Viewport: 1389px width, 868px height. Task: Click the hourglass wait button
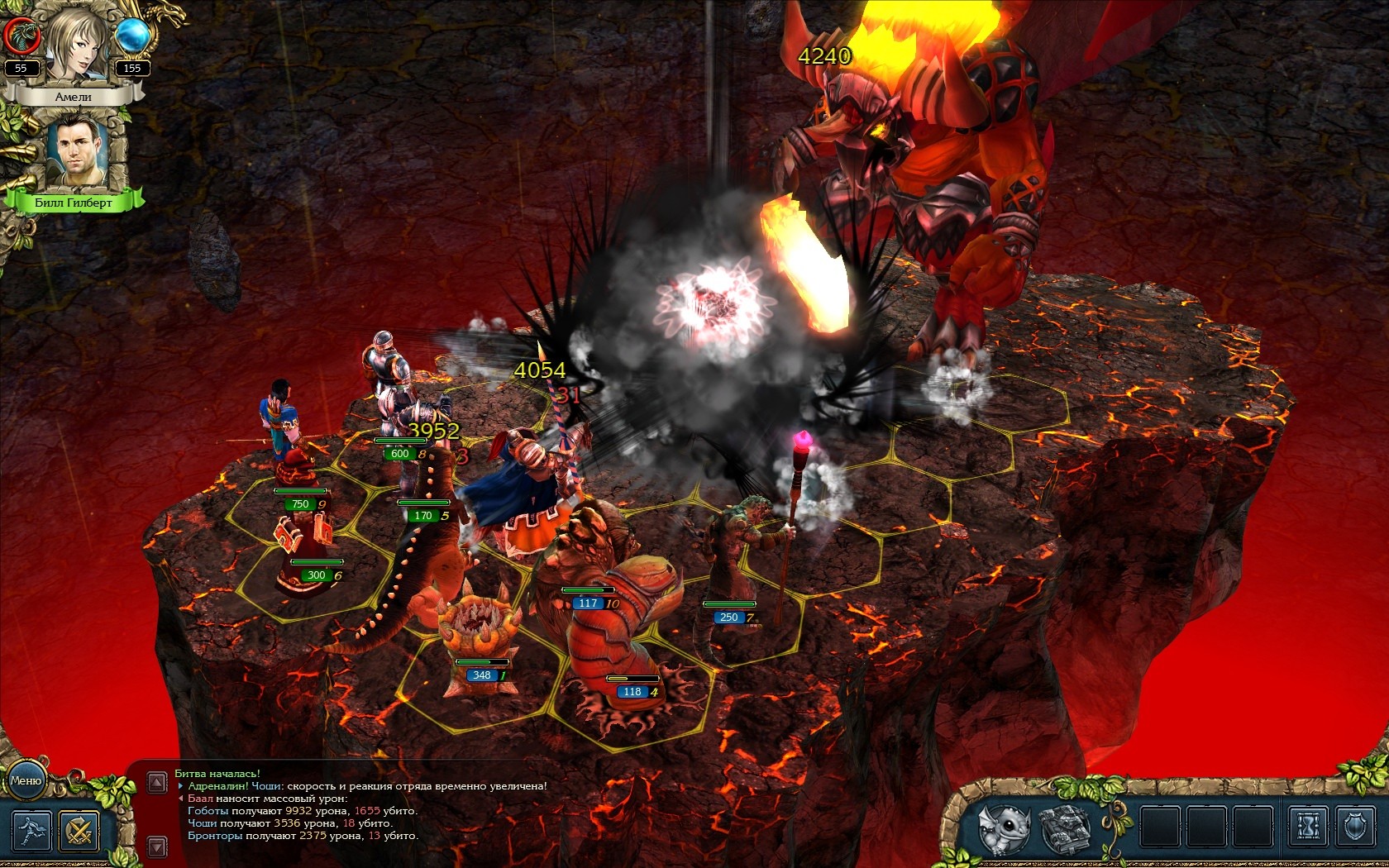1308,827
